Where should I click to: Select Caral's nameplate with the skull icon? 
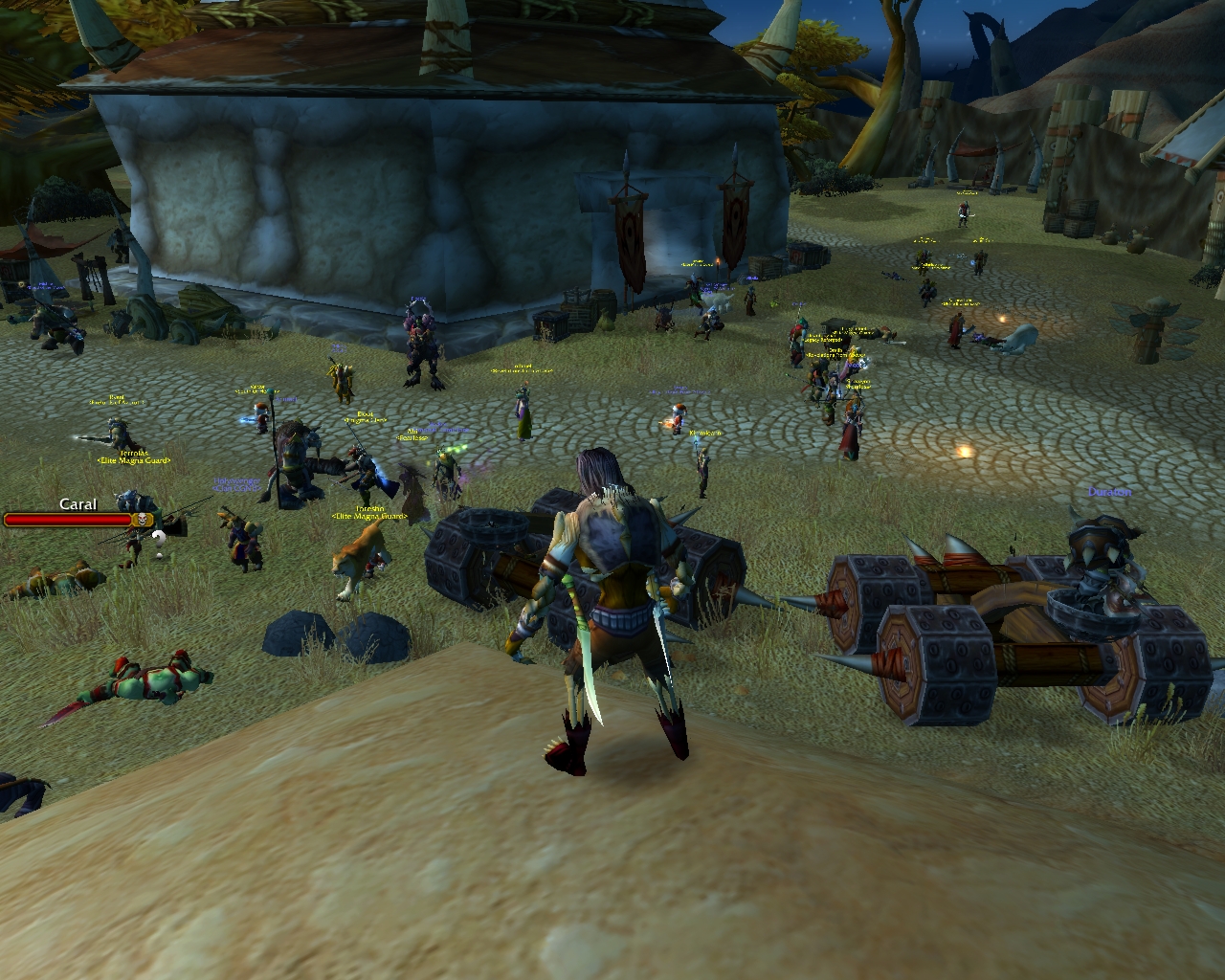(78, 519)
